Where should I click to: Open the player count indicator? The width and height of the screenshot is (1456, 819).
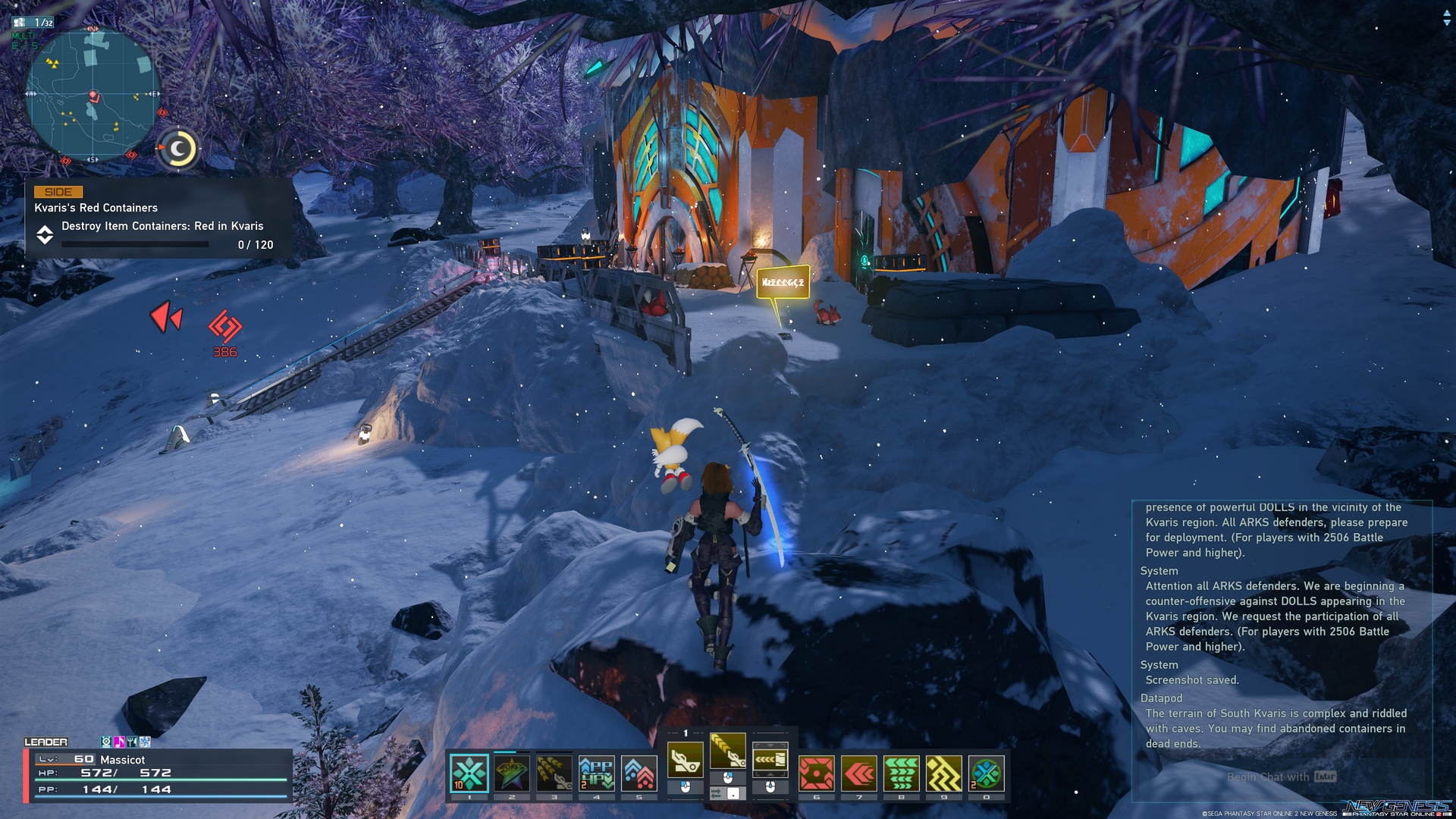click(34, 23)
